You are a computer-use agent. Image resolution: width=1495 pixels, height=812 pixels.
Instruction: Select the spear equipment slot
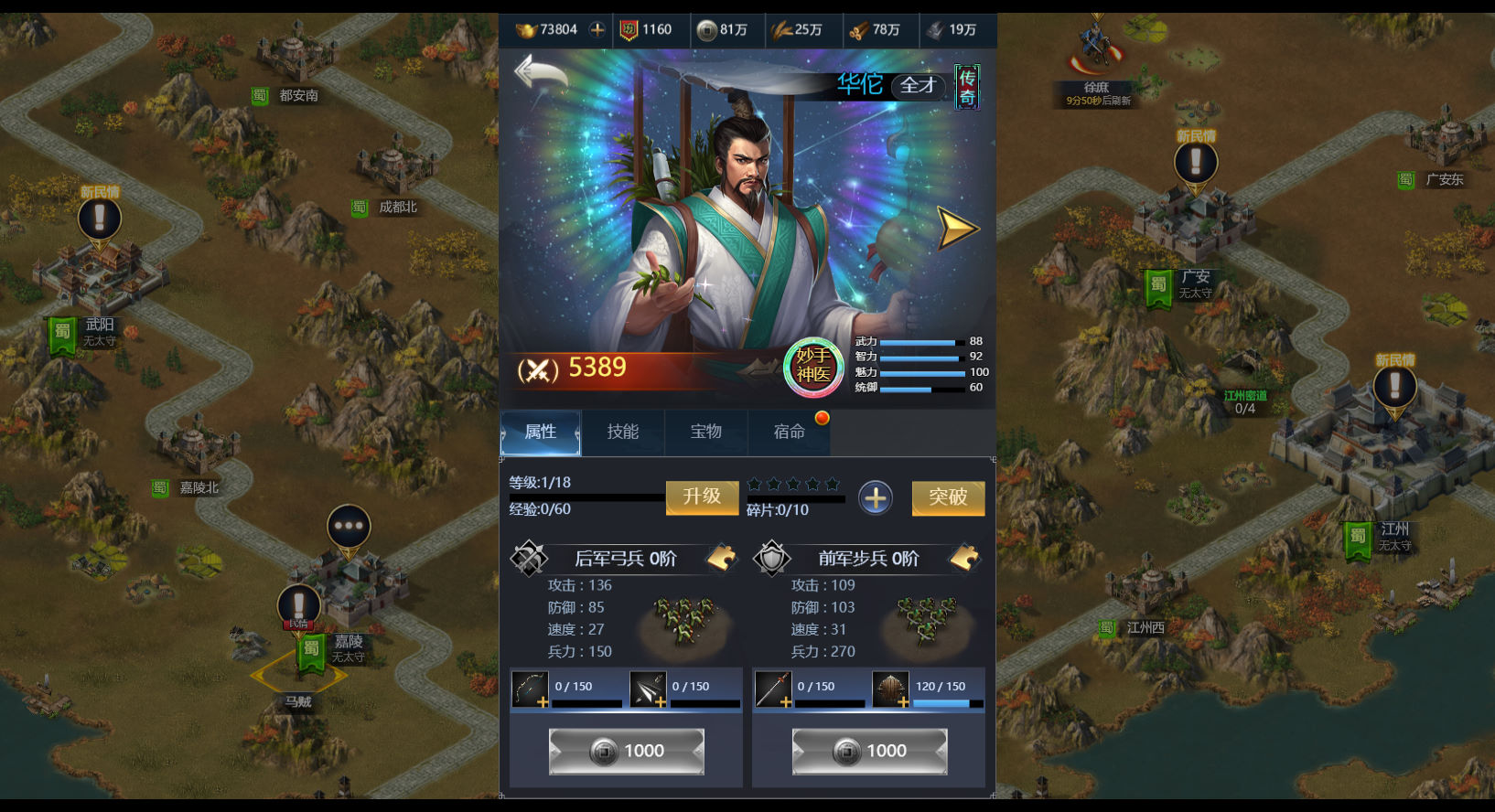pos(773,689)
